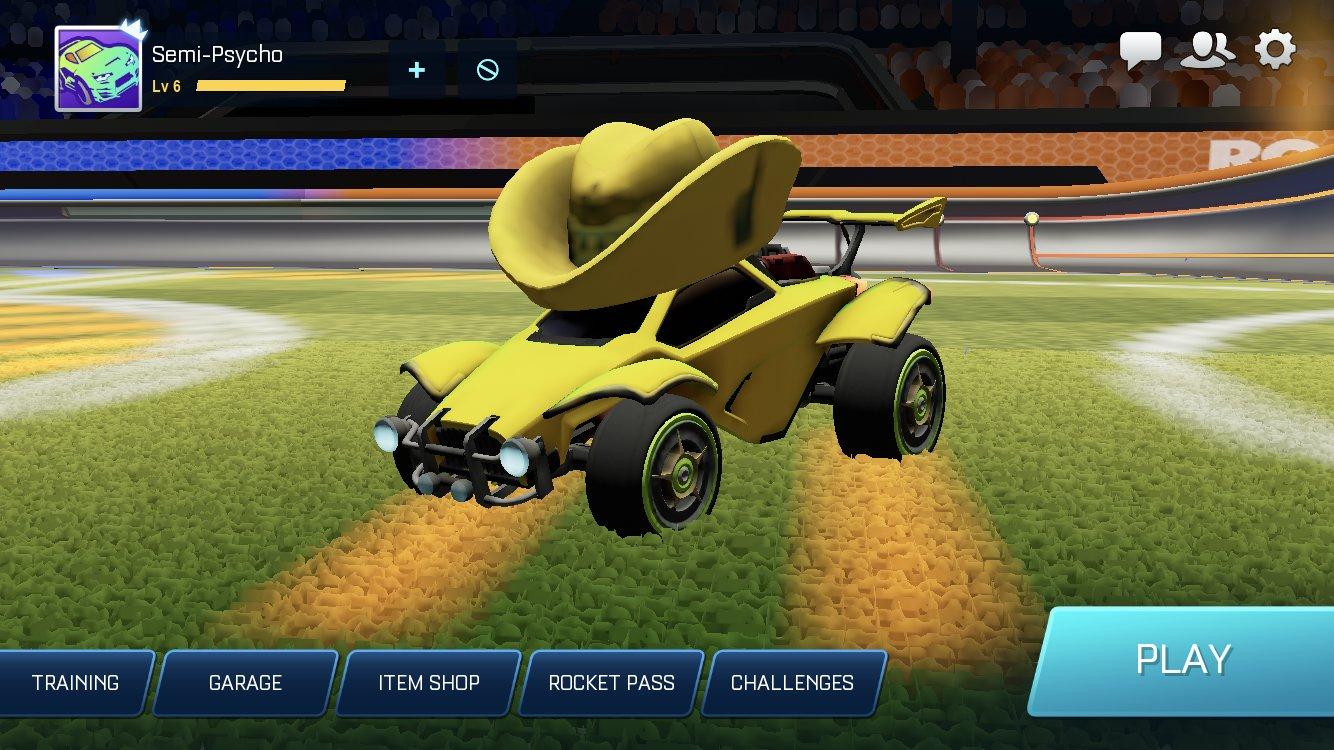Open the chat speech bubble
This screenshot has height=750, width=1334.
(x=1140, y=50)
